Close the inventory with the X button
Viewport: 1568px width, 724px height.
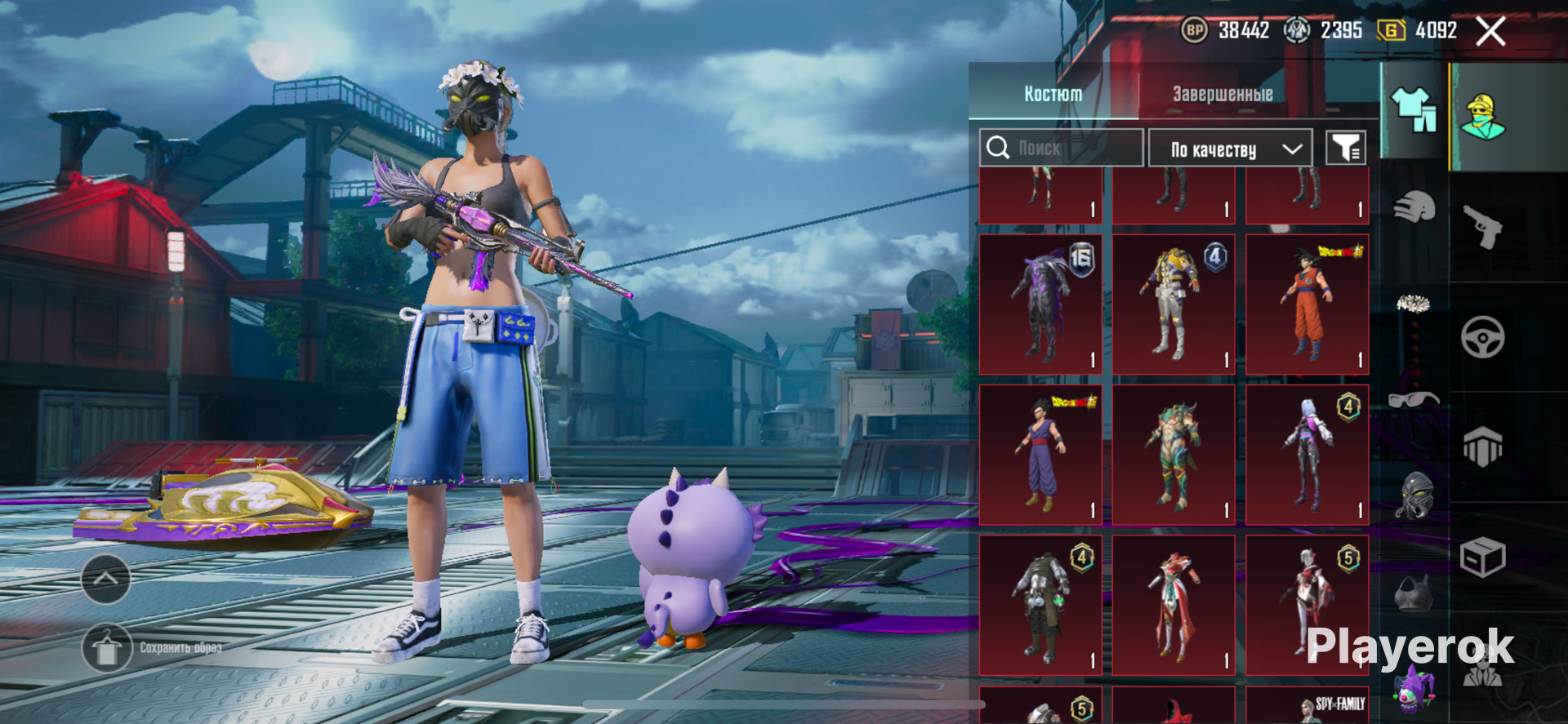[x=1490, y=32]
